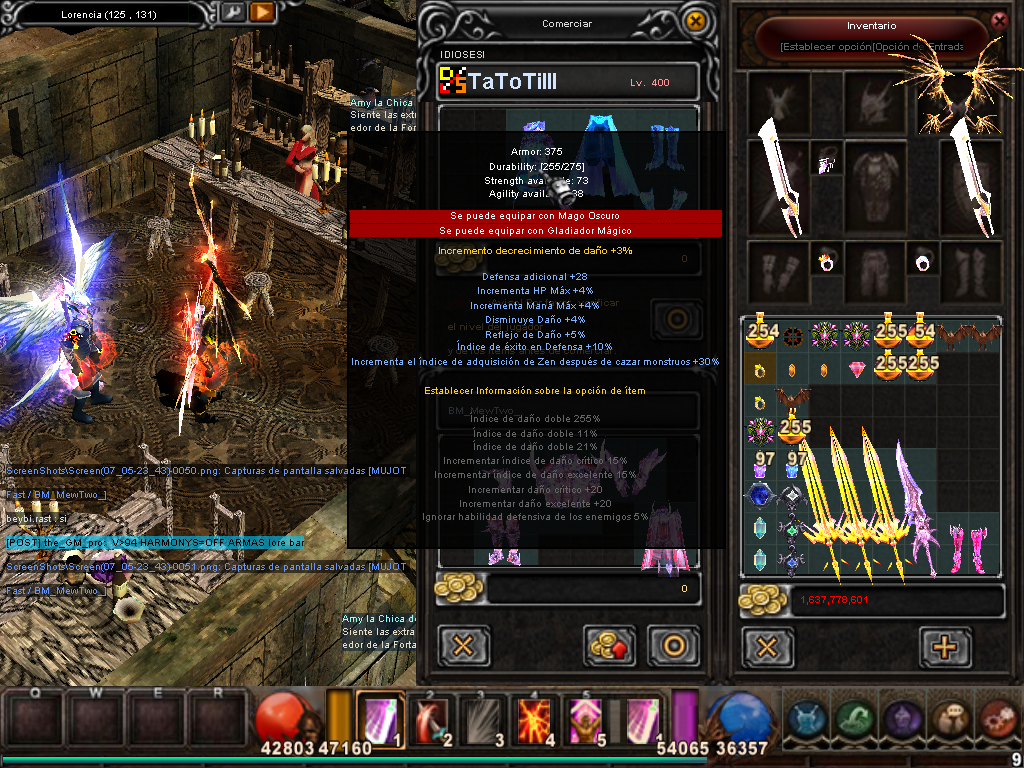Confirm the trade with the circle button
Image resolution: width=1024 pixels, height=768 pixels.
(x=672, y=645)
